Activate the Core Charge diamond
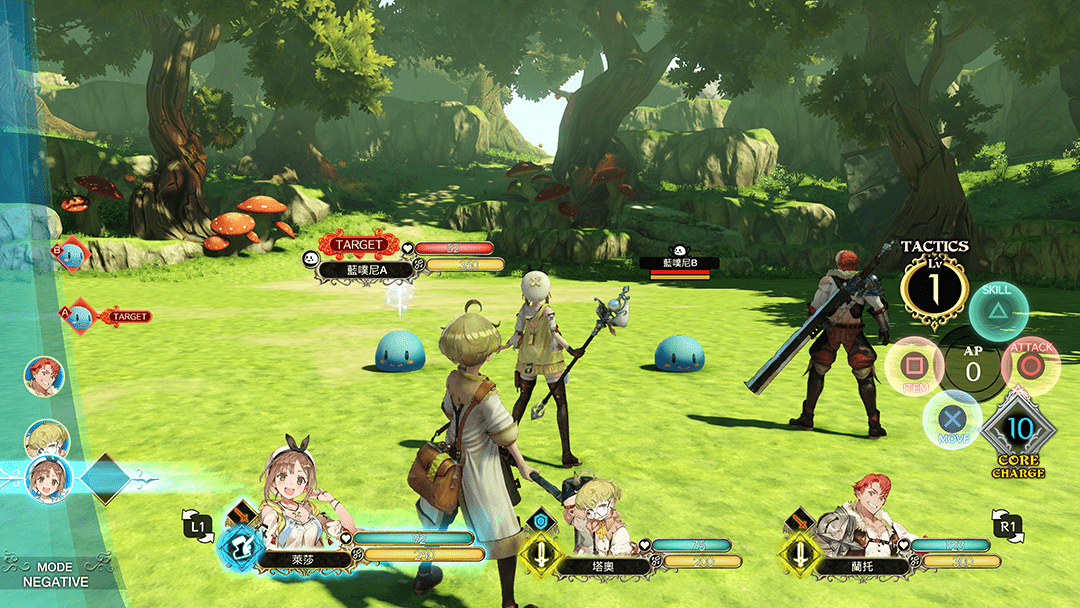This screenshot has height=608, width=1080. coord(1018,430)
